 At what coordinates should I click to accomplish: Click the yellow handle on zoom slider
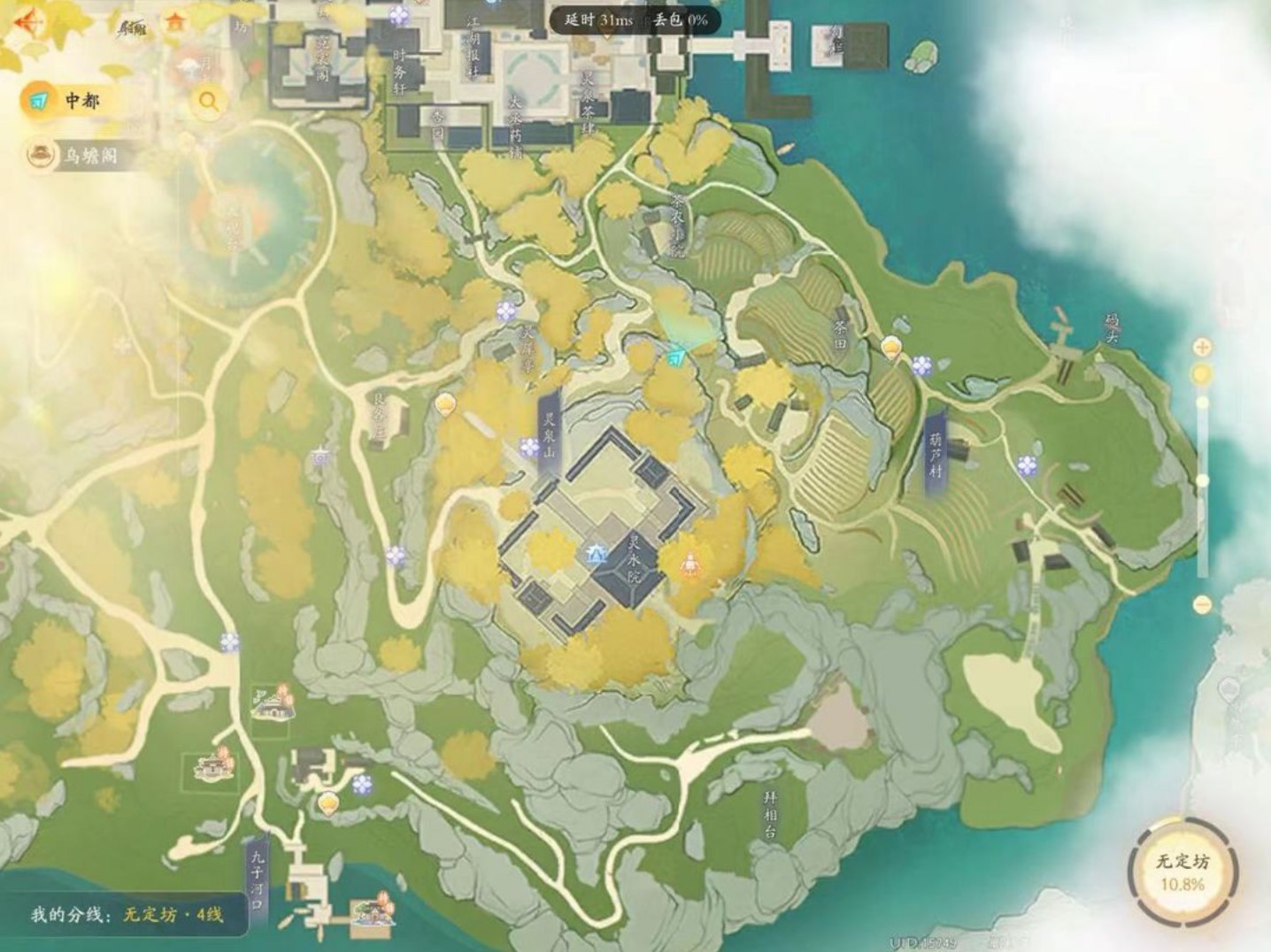pos(1201,375)
